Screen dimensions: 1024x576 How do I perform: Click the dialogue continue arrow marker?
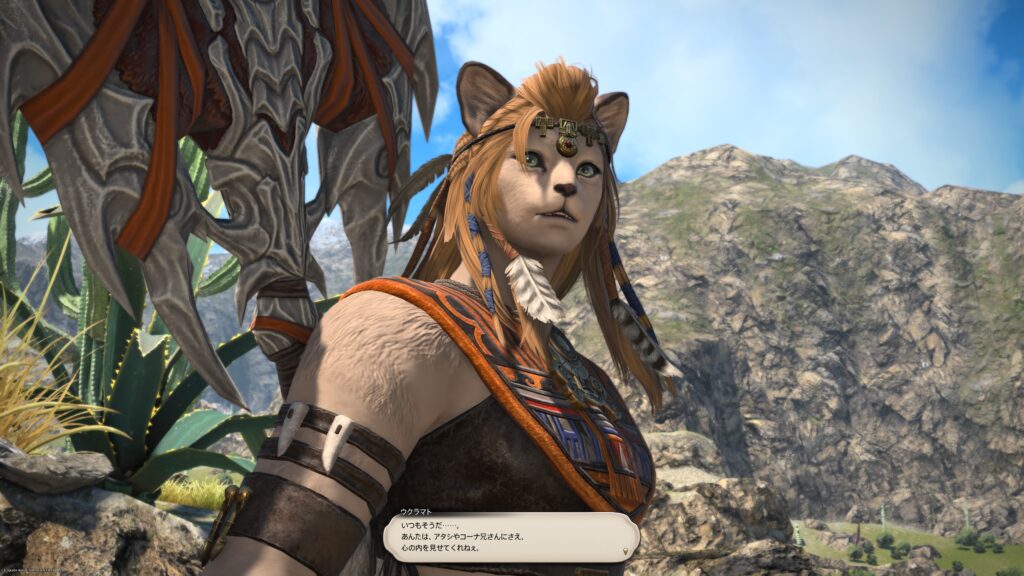coord(626,551)
